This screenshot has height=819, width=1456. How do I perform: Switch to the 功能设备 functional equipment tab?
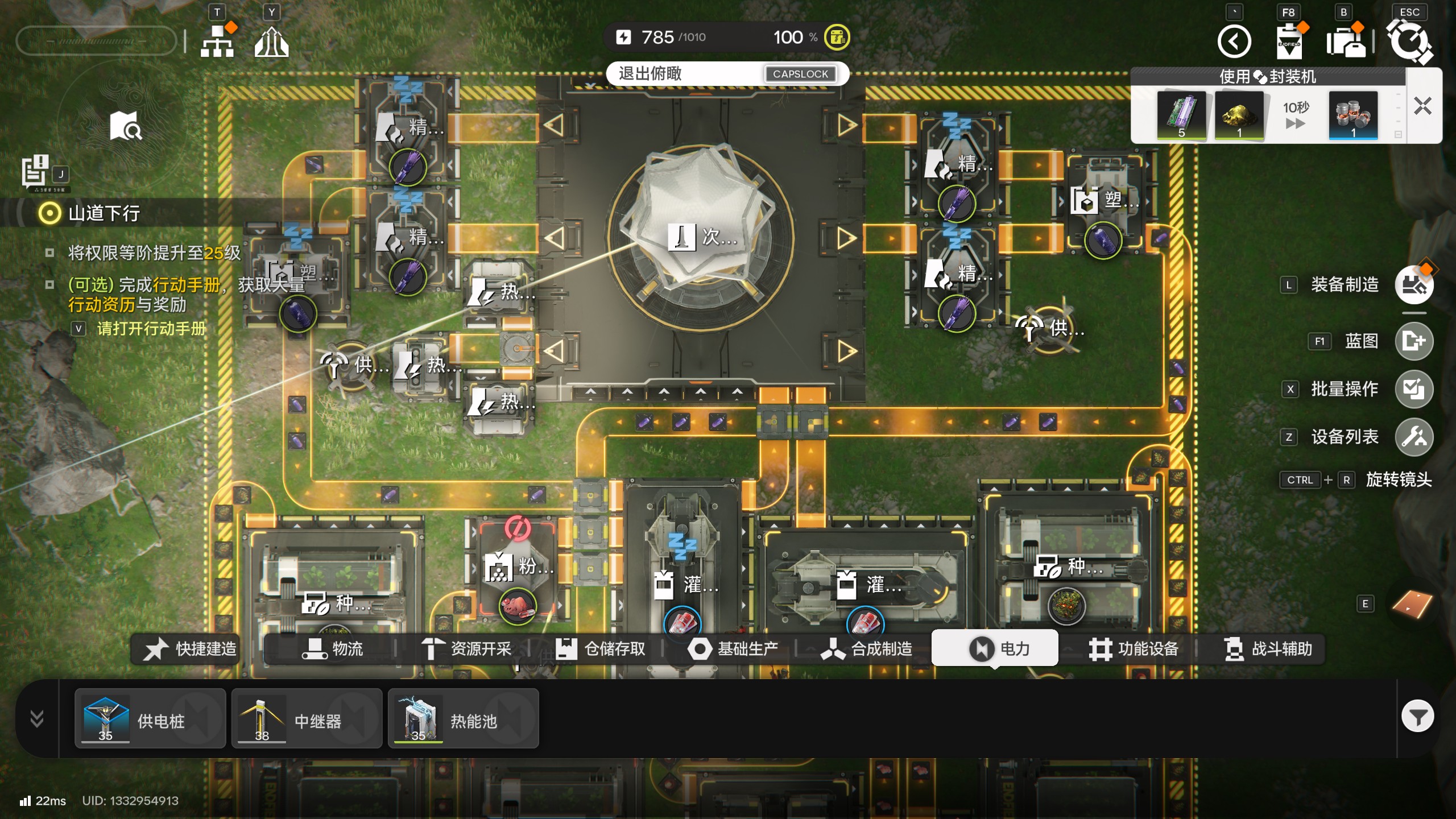point(1134,649)
